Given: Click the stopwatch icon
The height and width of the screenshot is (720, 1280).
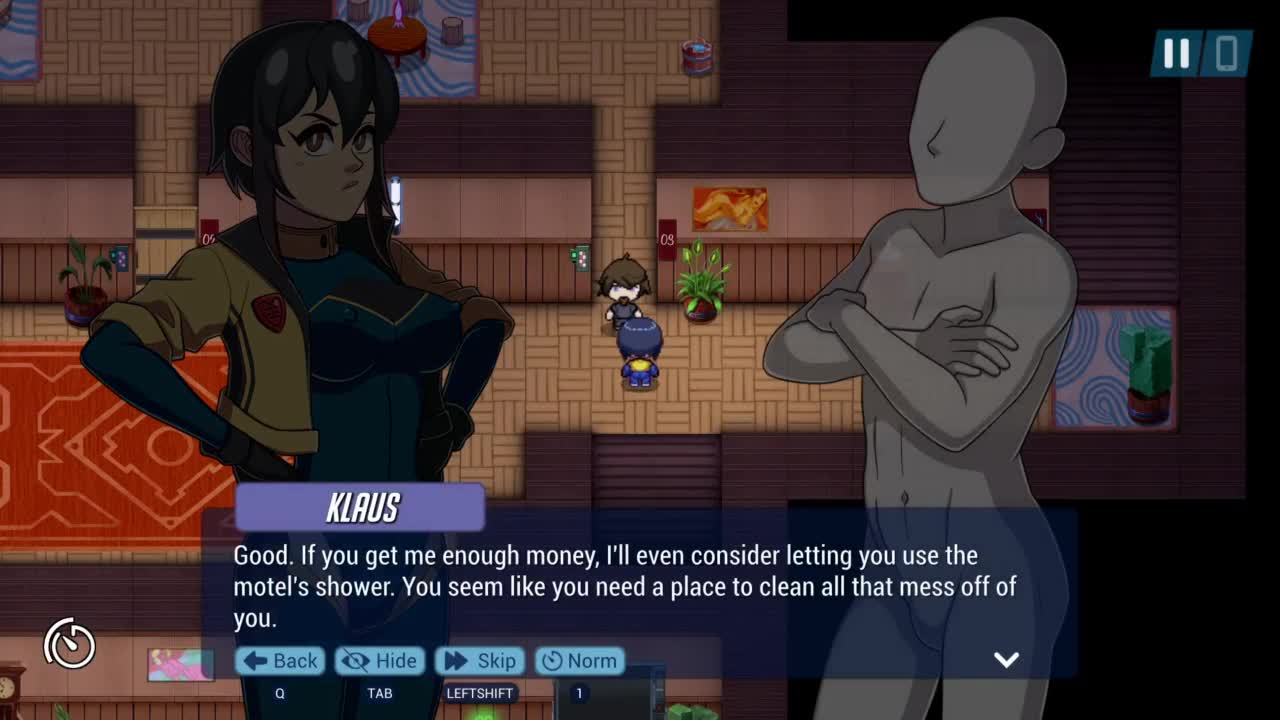Looking at the screenshot, I should point(69,643).
